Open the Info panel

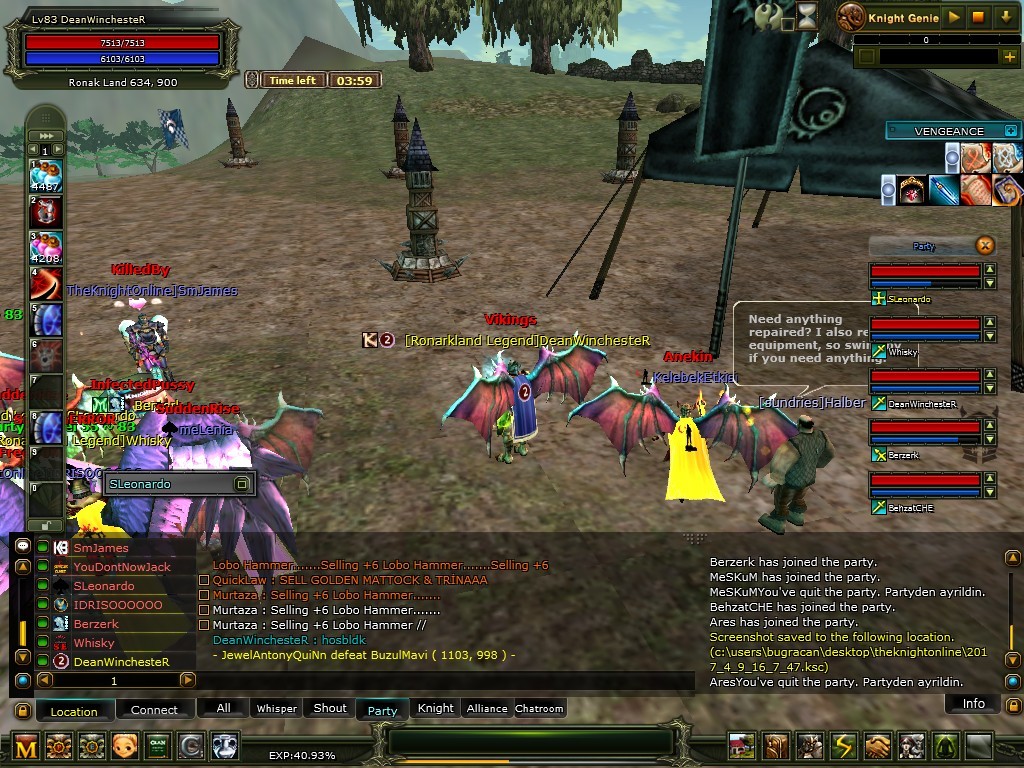coord(973,703)
